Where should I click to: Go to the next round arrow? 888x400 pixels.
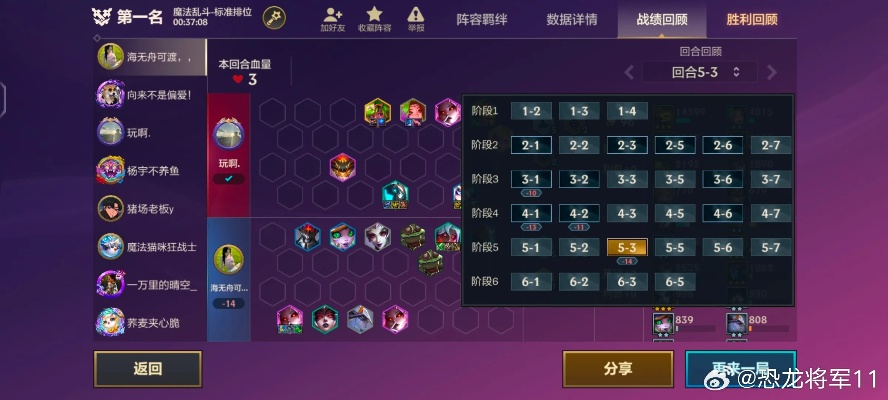coord(772,72)
